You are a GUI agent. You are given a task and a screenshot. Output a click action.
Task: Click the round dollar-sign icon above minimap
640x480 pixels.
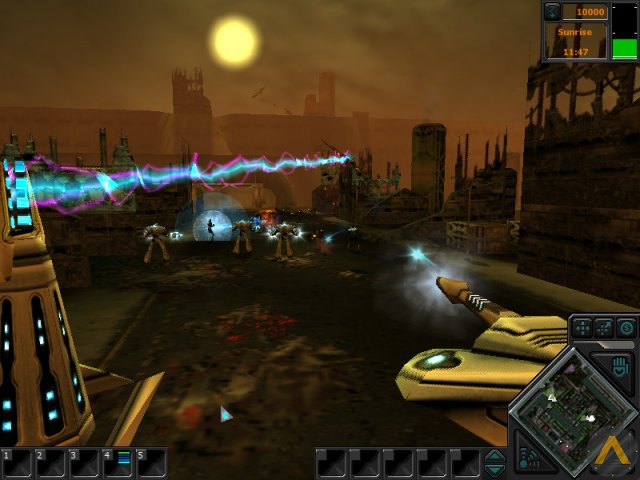[626, 327]
